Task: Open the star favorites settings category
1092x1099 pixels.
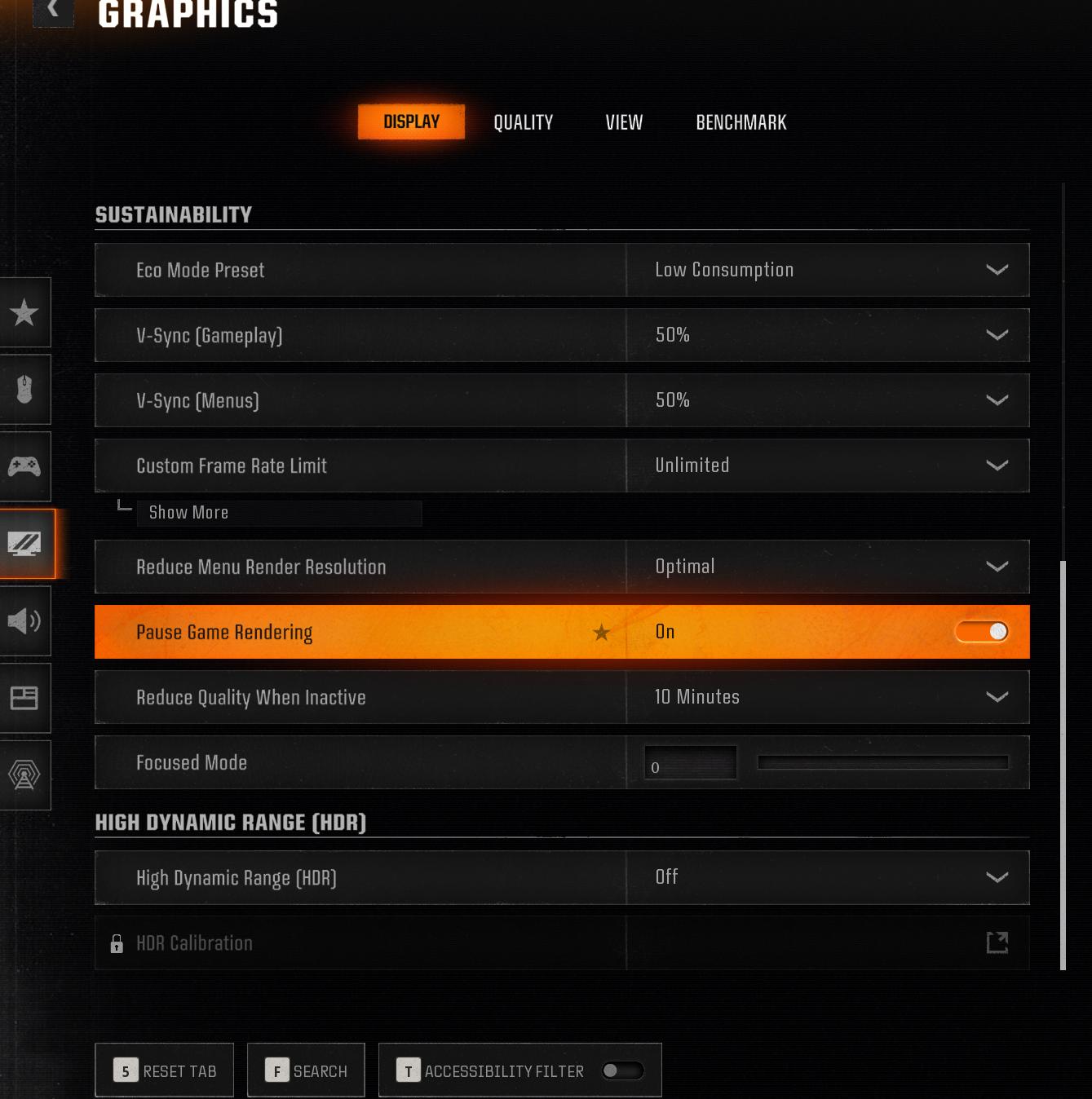Action: pos(24,312)
